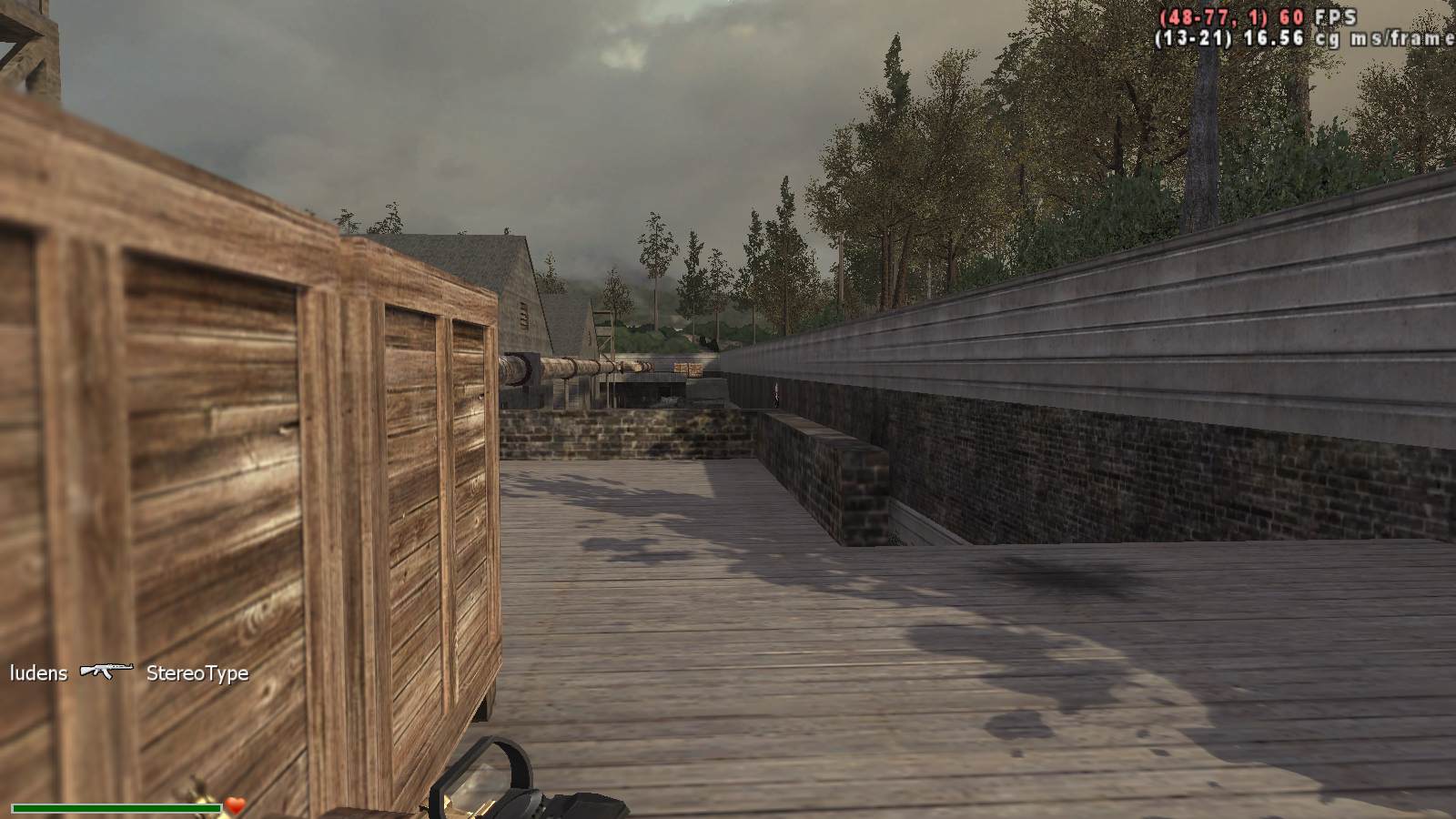This screenshot has height=819, width=1456.
Task: Select the player name ludens in the kill feed
Action: (39, 673)
